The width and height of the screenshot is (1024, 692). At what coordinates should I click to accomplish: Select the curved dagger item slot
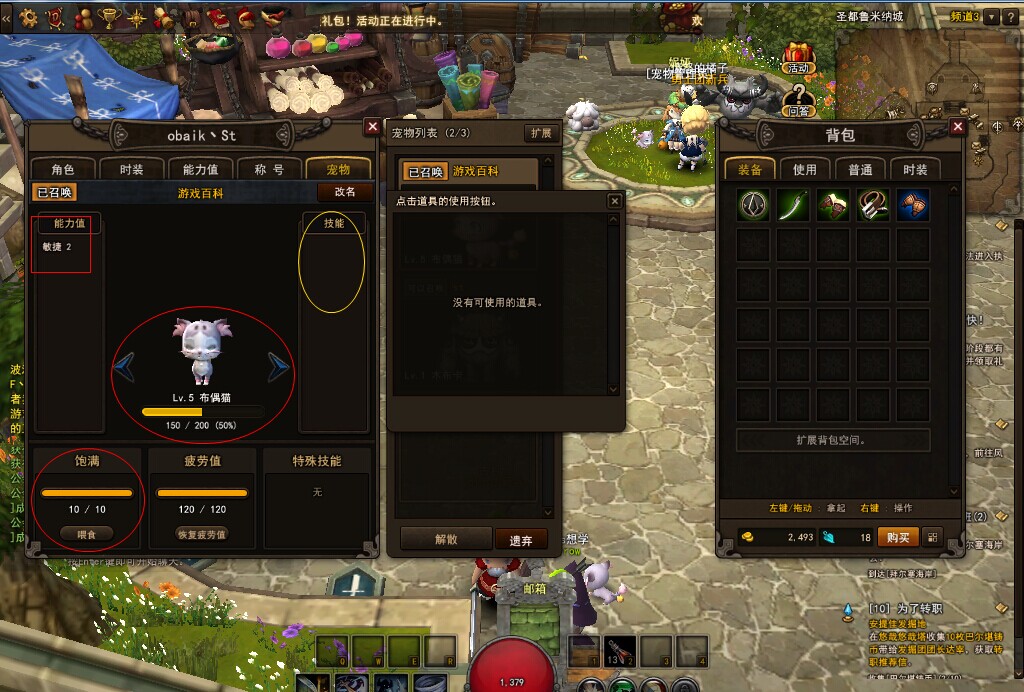pyautogui.click(x=793, y=205)
